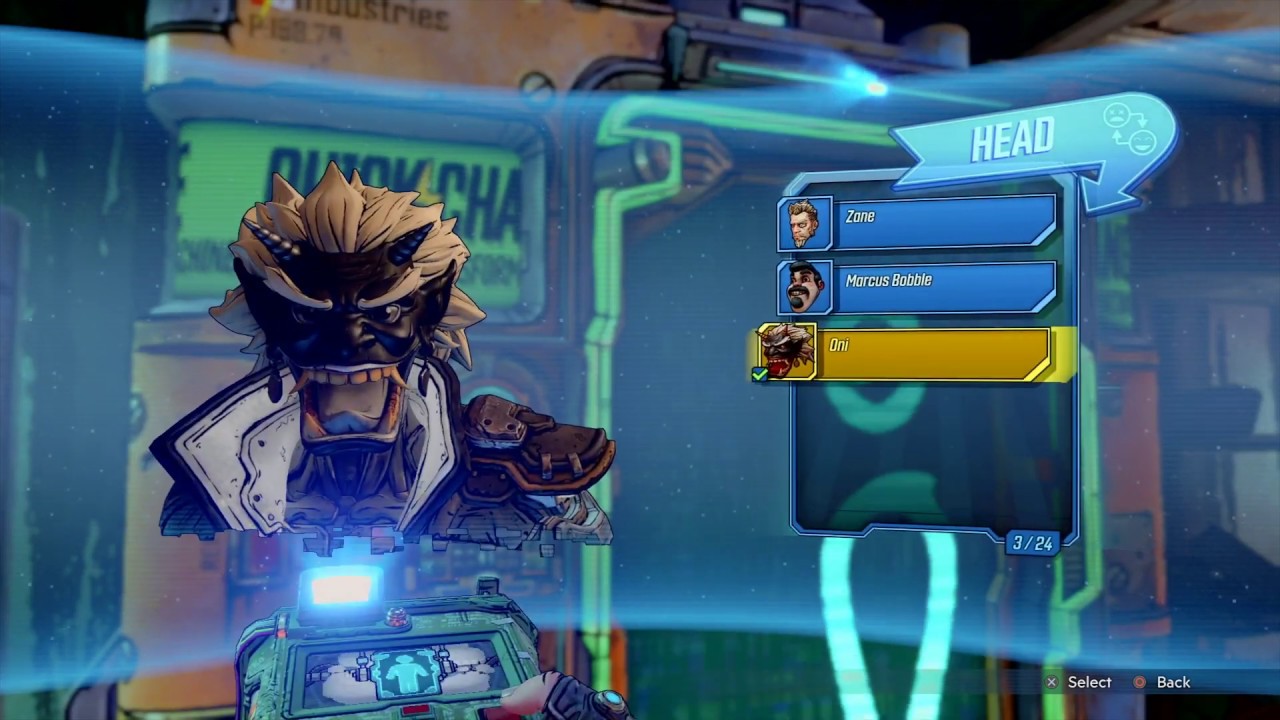Click the circle button icon next to Back
The width and height of the screenshot is (1280, 720).
point(1139,682)
